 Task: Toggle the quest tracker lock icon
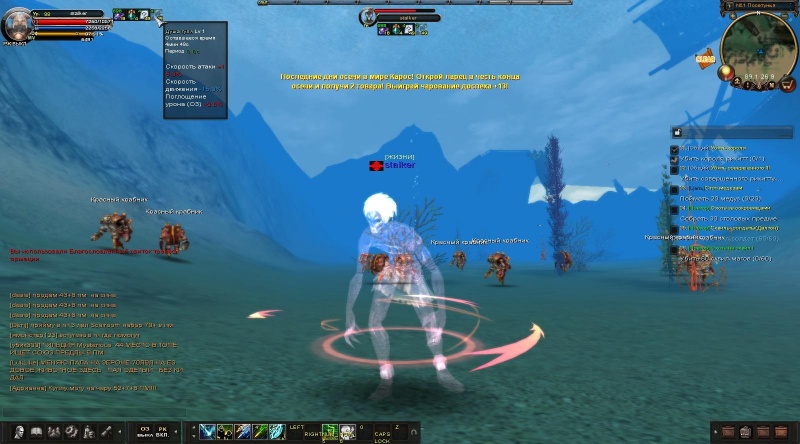[x=676, y=131]
